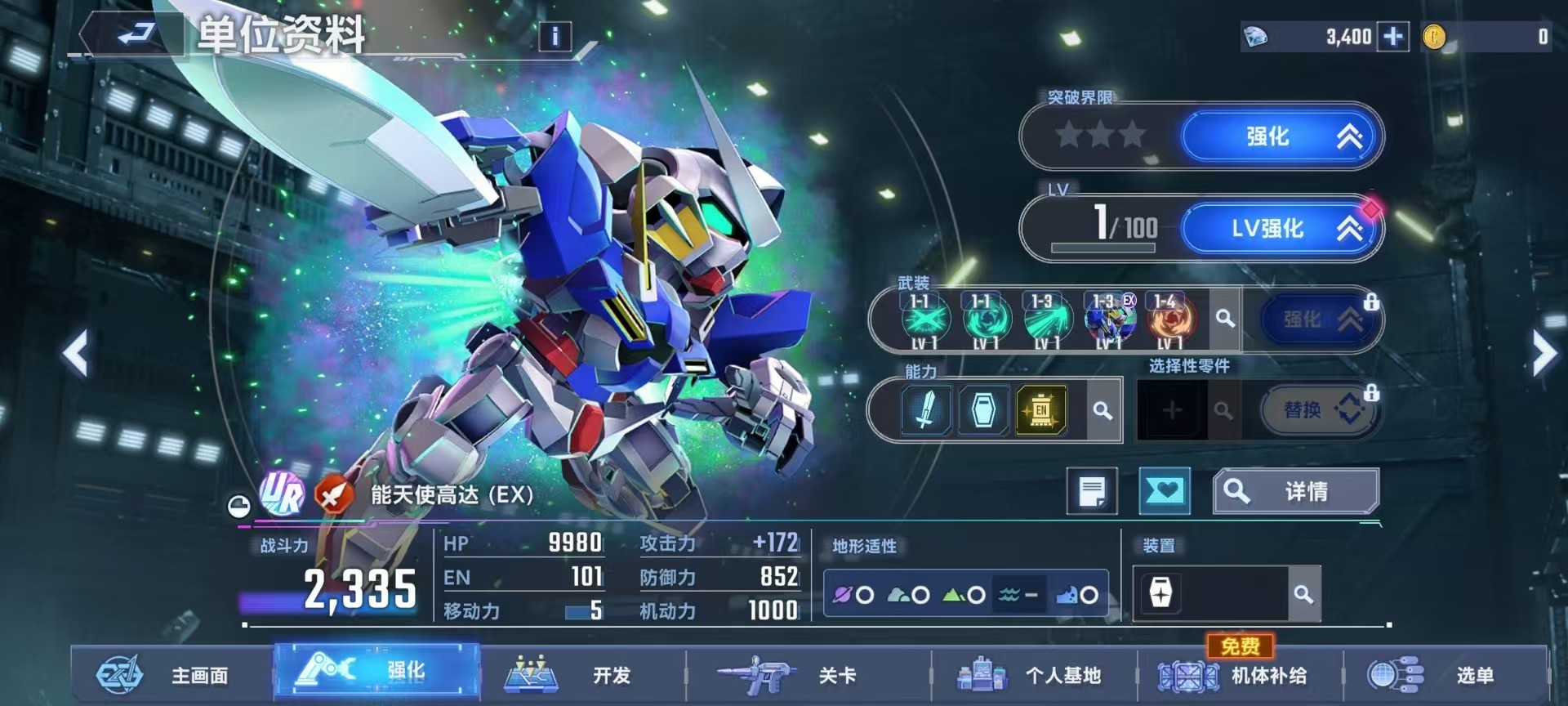
Task: Click the magnifier in the 装置 panel
Action: 1303,594
